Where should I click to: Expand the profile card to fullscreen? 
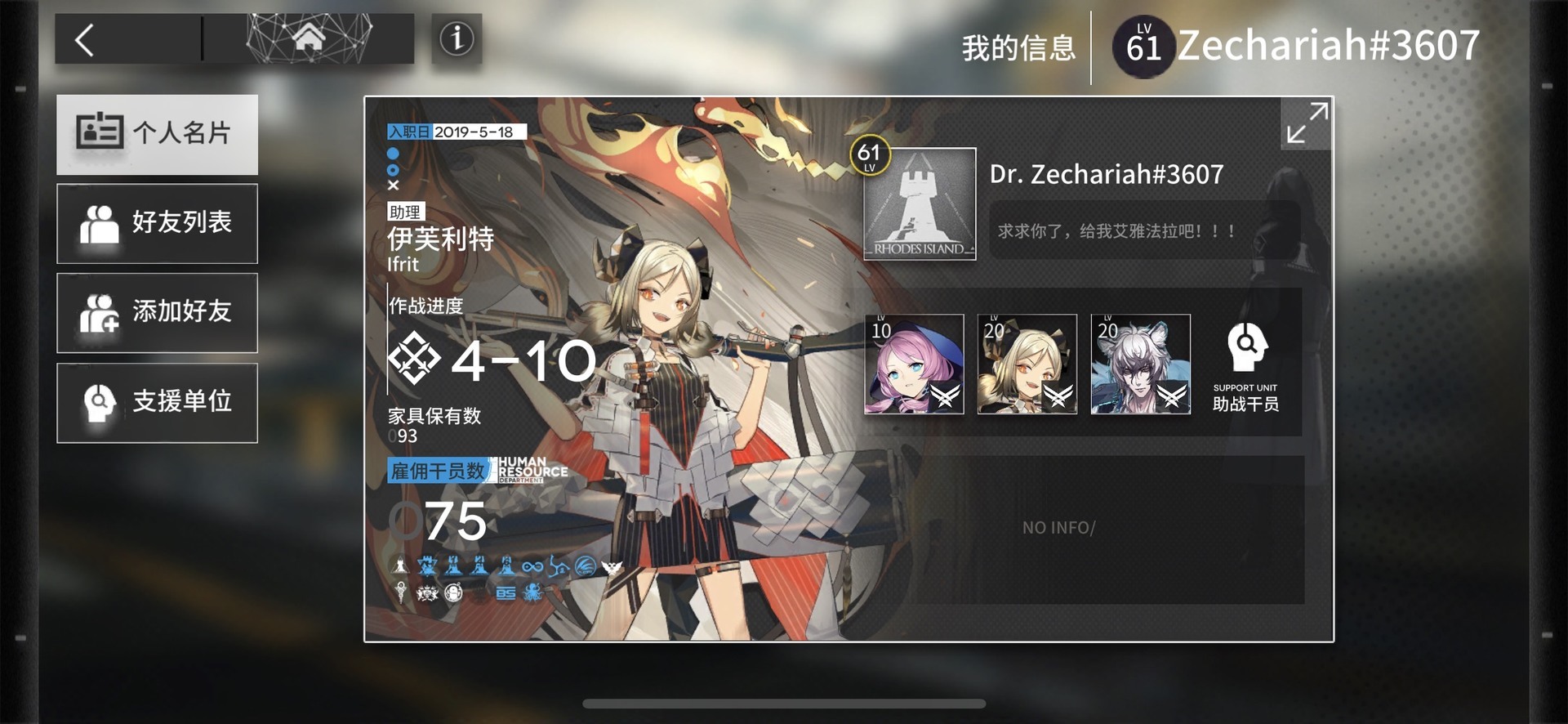(x=1306, y=123)
